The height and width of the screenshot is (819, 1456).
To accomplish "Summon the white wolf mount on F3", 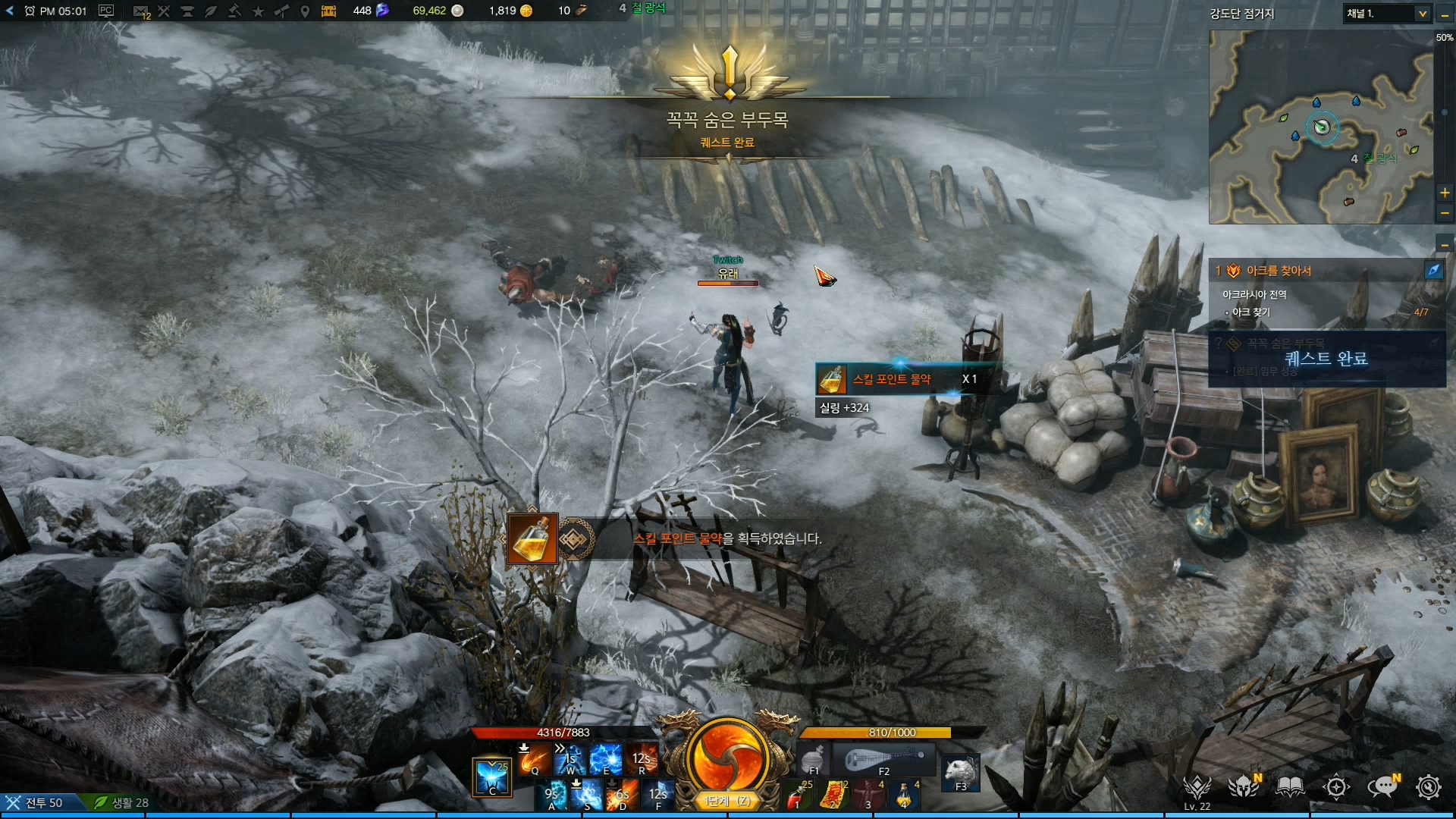I will [x=960, y=773].
